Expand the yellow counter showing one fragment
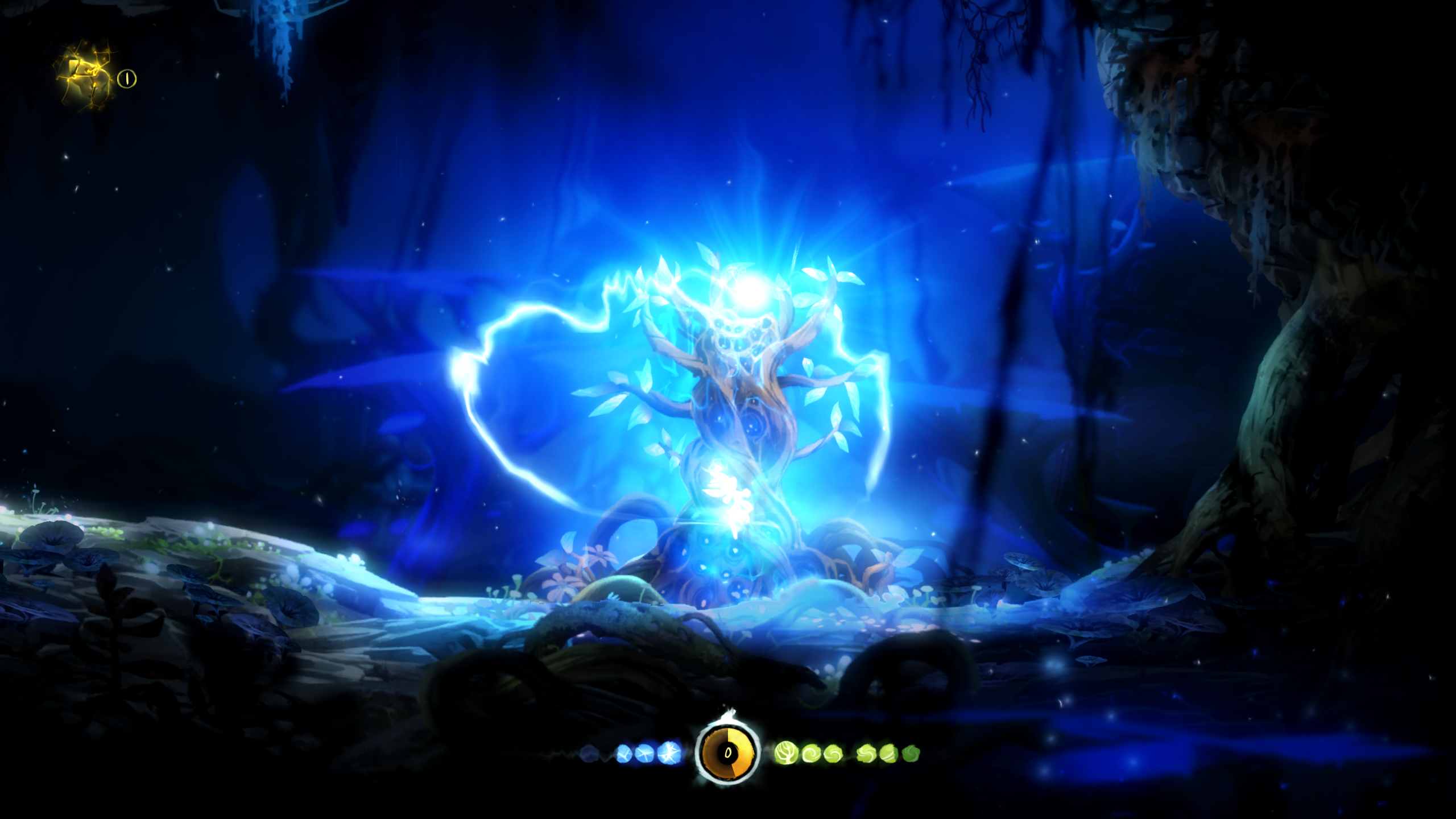Screen dimensions: 1456x819 (126, 78)
